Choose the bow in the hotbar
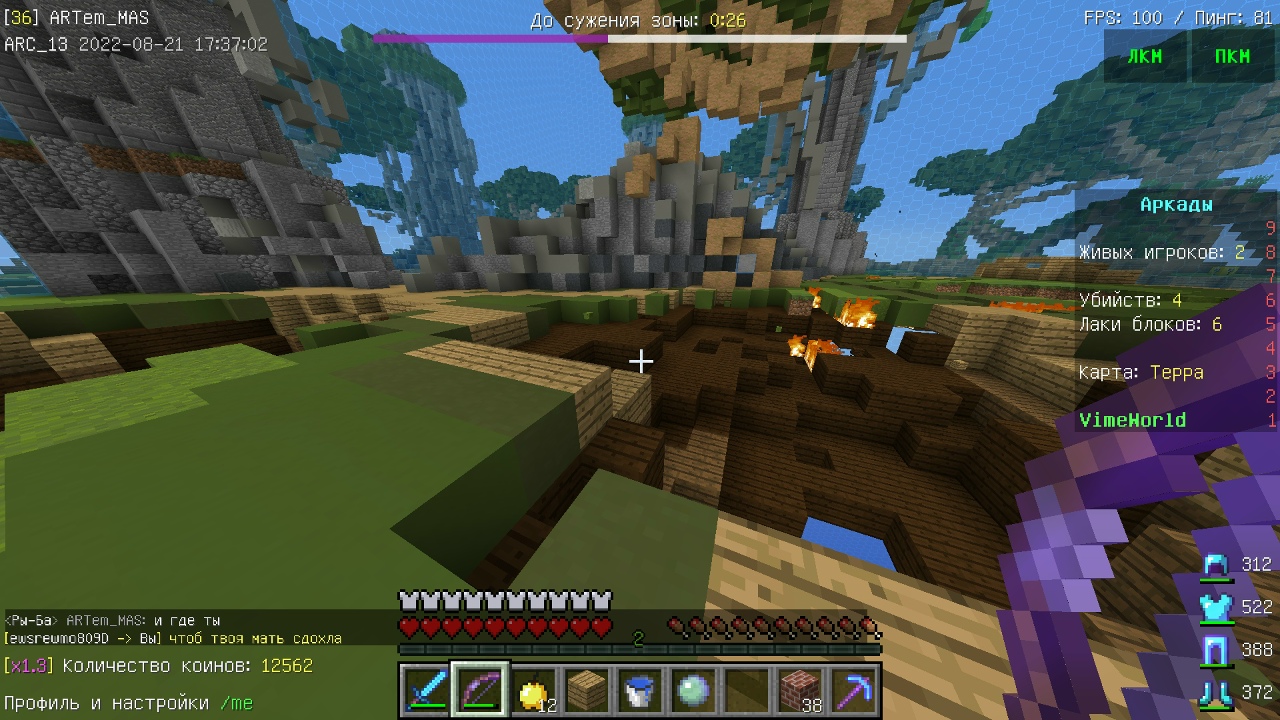The height and width of the screenshot is (720, 1280). (x=480, y=690)
